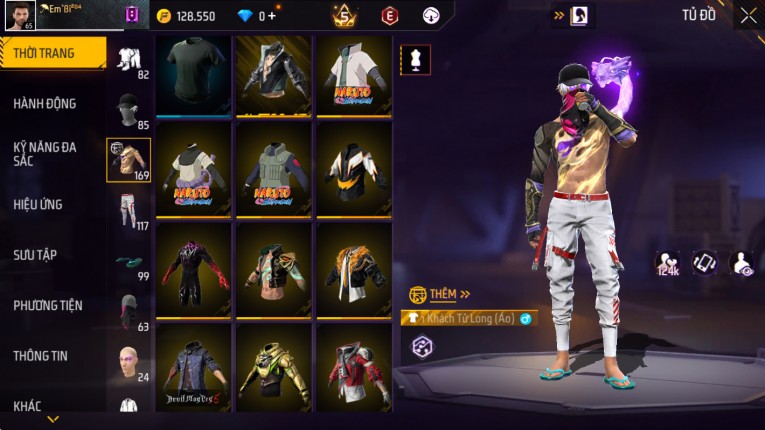This screenshot has height=430, width=765.
Task: Switch to the THỜI TRANG tab
Action: (50, 53)
